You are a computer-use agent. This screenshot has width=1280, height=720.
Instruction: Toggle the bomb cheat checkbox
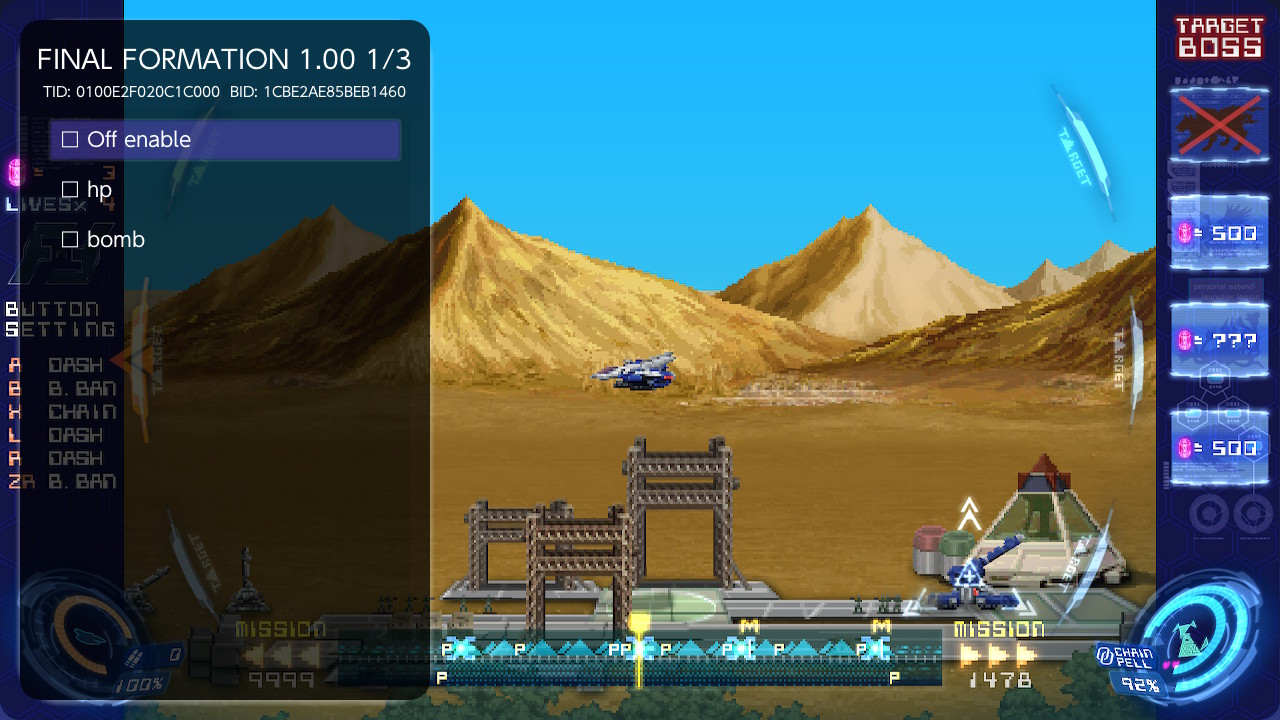click(x=70, y=239)
